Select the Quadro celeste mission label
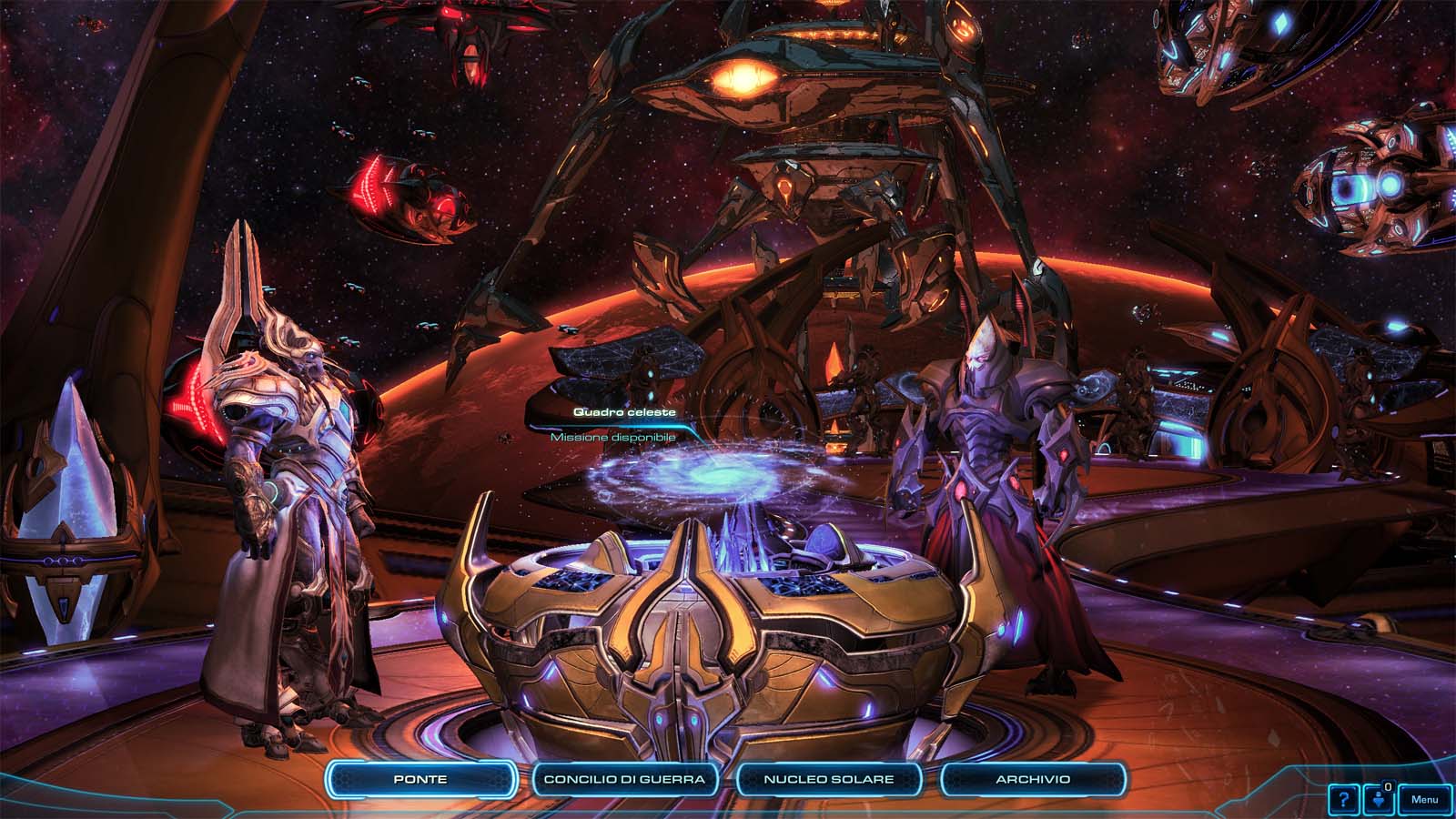Screen dimensions: 1456x819 click(624, 412)
